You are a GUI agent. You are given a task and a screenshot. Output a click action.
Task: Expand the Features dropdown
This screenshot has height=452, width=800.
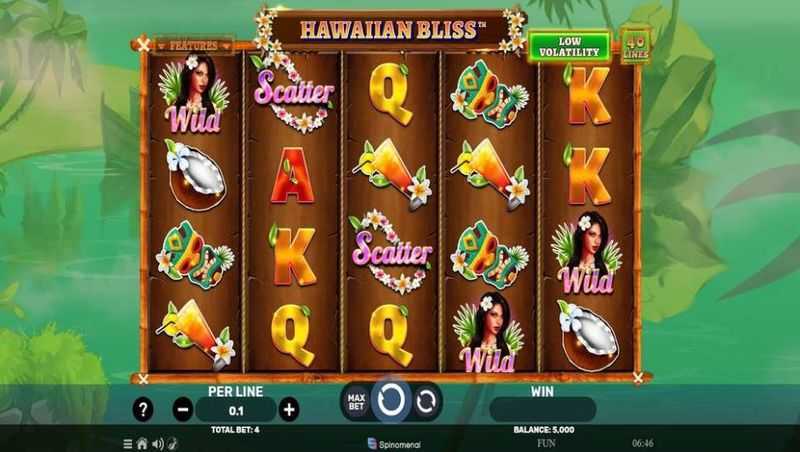193,46
